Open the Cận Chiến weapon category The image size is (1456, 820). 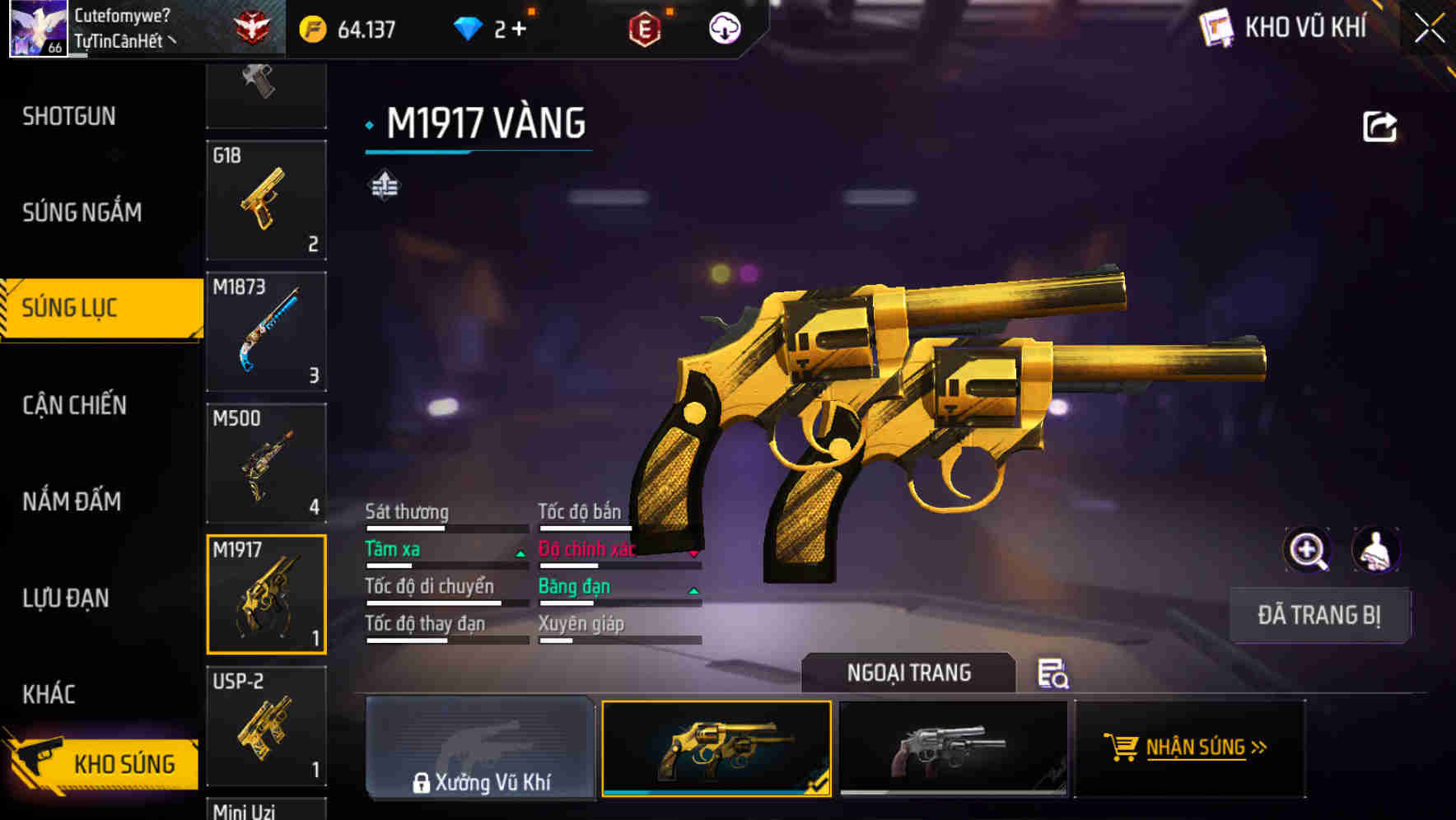74,405
